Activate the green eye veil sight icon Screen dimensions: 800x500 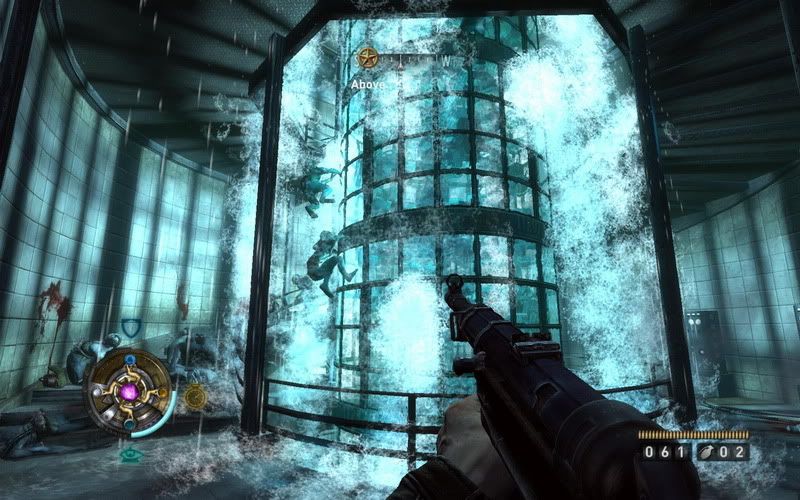129,455
